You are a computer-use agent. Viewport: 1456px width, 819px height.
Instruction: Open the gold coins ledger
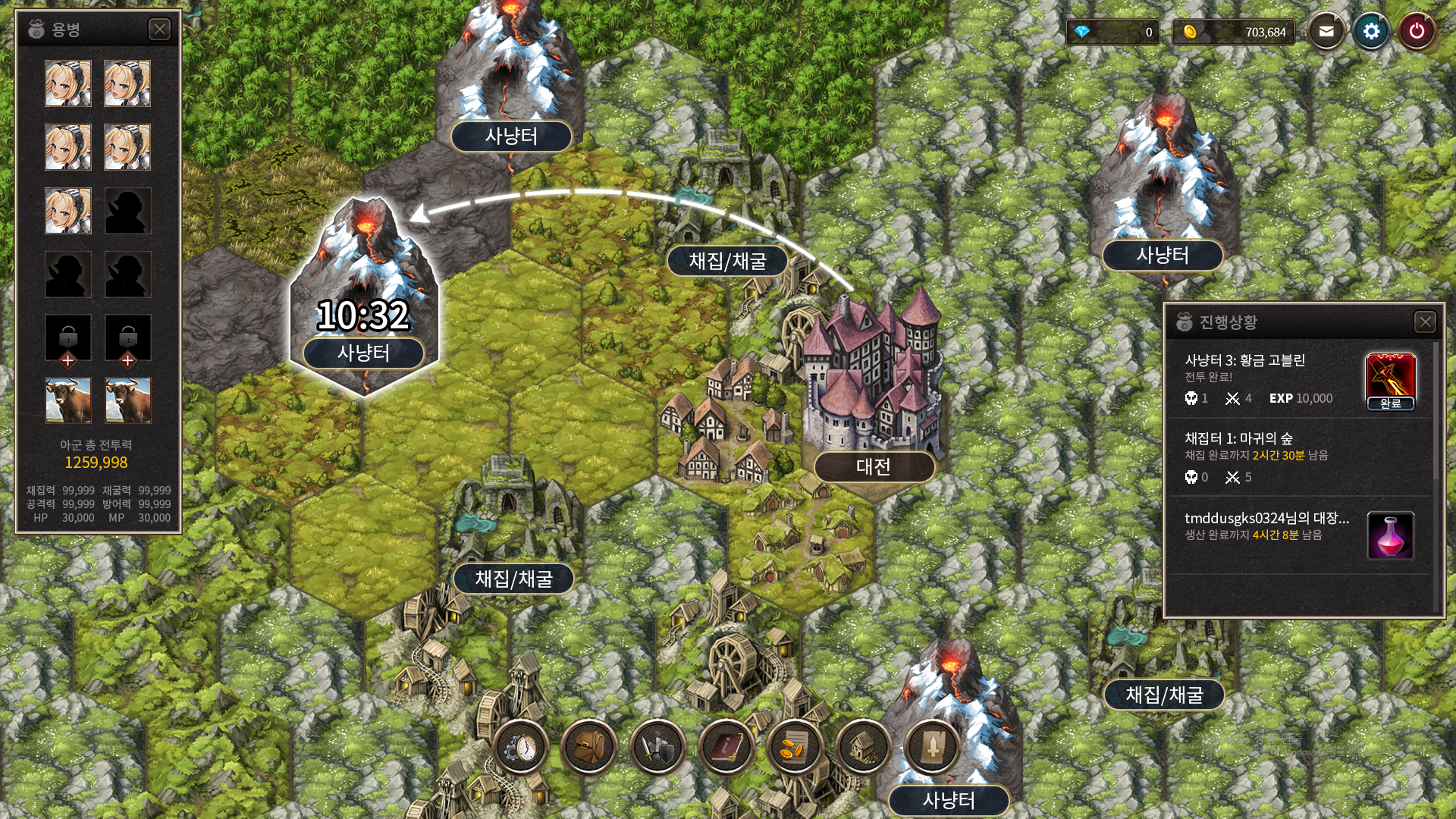click(x=795, y=748)
